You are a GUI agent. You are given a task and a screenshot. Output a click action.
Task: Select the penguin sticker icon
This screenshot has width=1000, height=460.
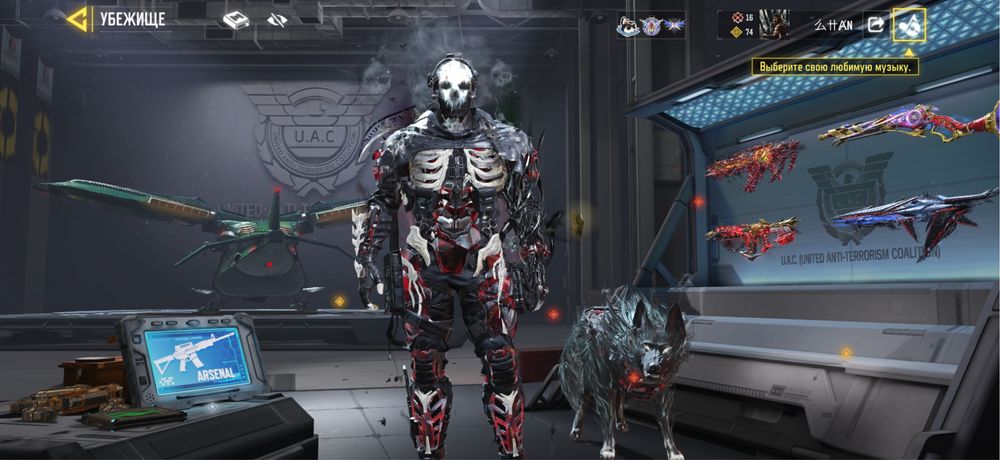coord(628,26)
